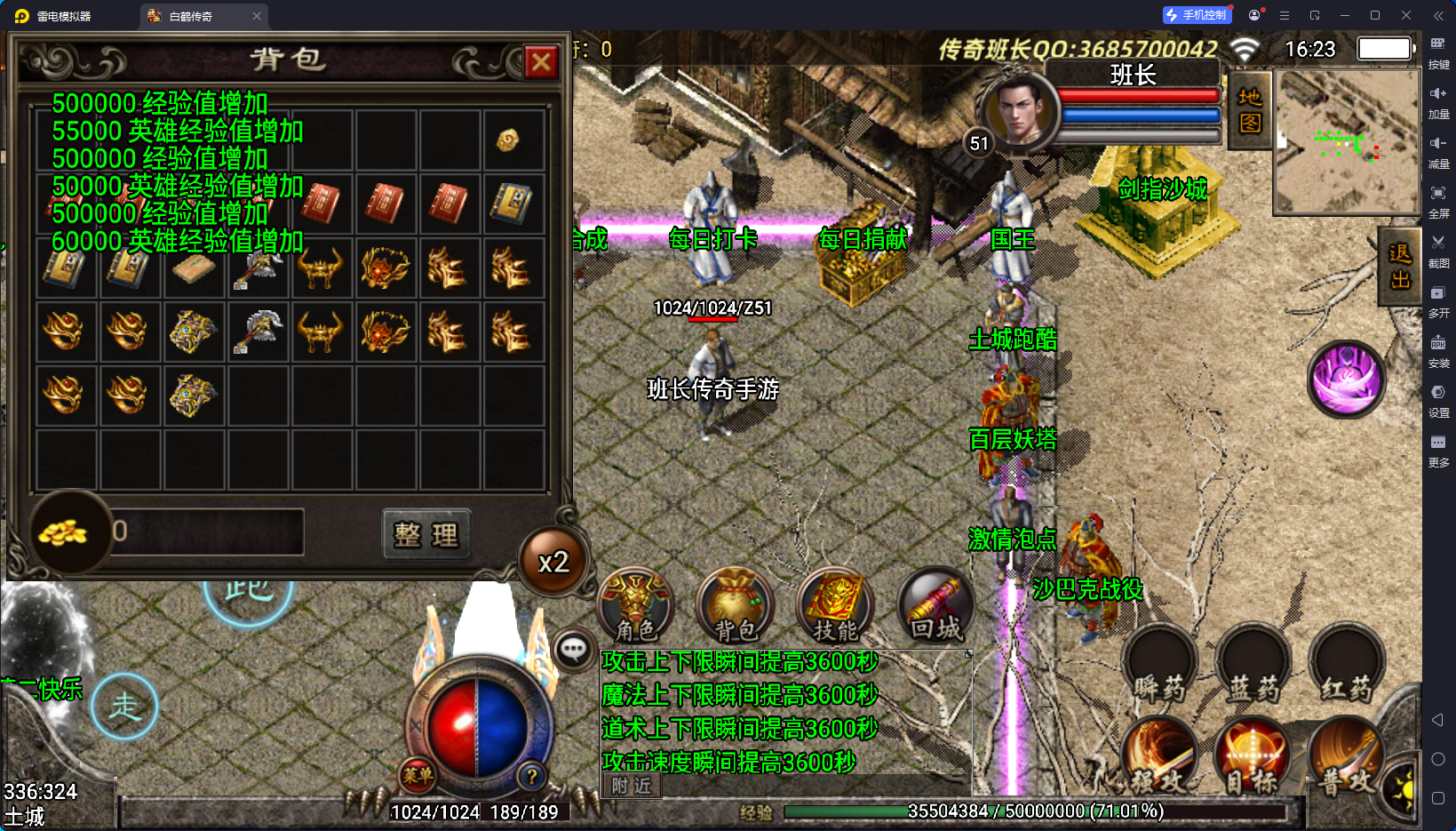Switch to the 附近 nearby chat tab
This screenshot has width=1456, height=831.
pyautogui.click(x=632, y=786)
